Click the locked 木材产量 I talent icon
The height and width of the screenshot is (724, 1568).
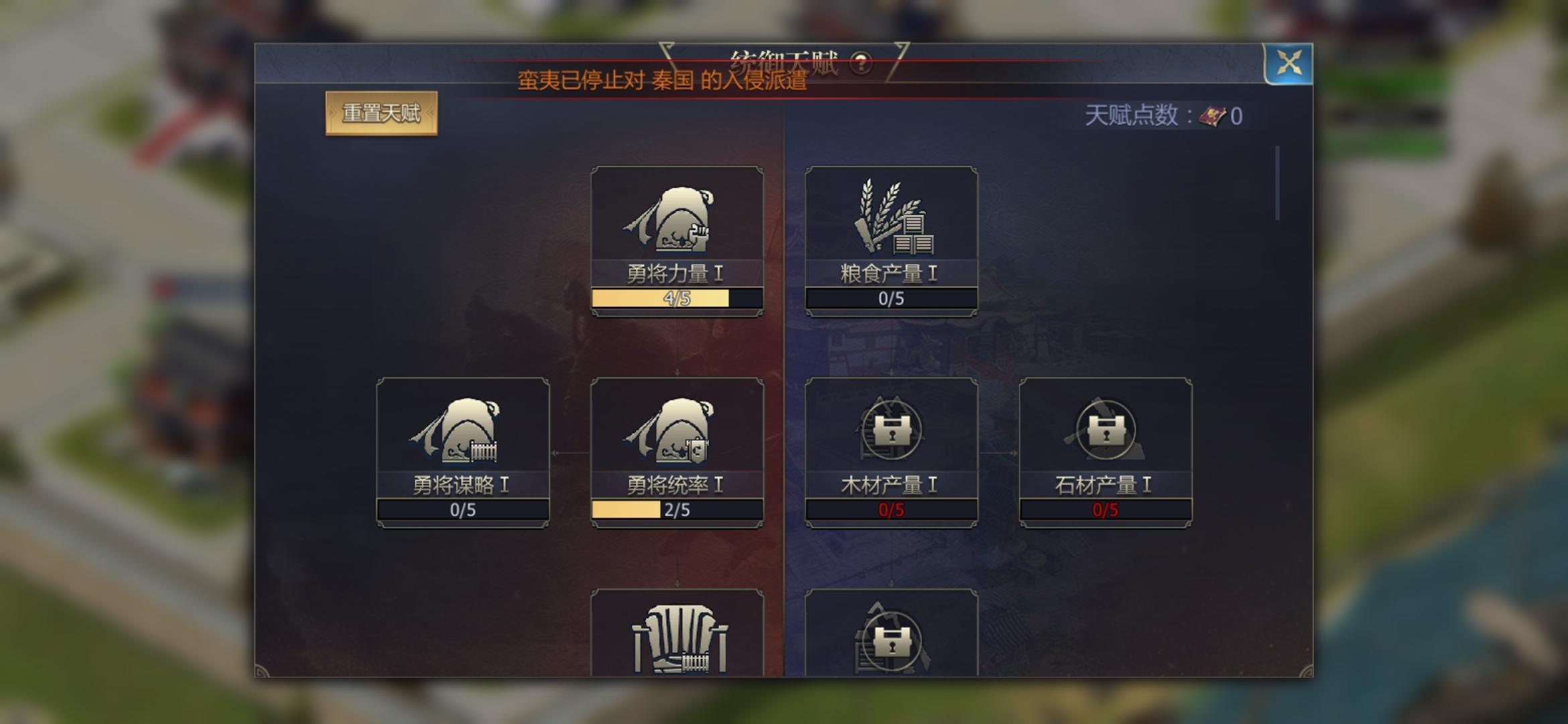[891, 432]
